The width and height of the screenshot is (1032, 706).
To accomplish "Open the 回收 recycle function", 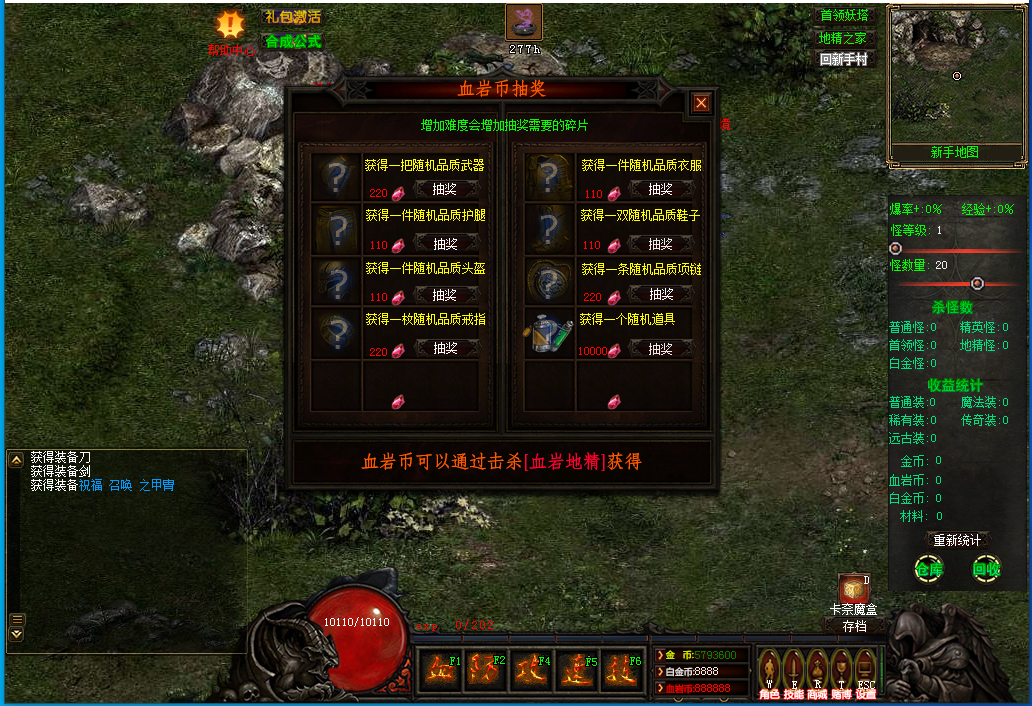I will pos(986,569).
